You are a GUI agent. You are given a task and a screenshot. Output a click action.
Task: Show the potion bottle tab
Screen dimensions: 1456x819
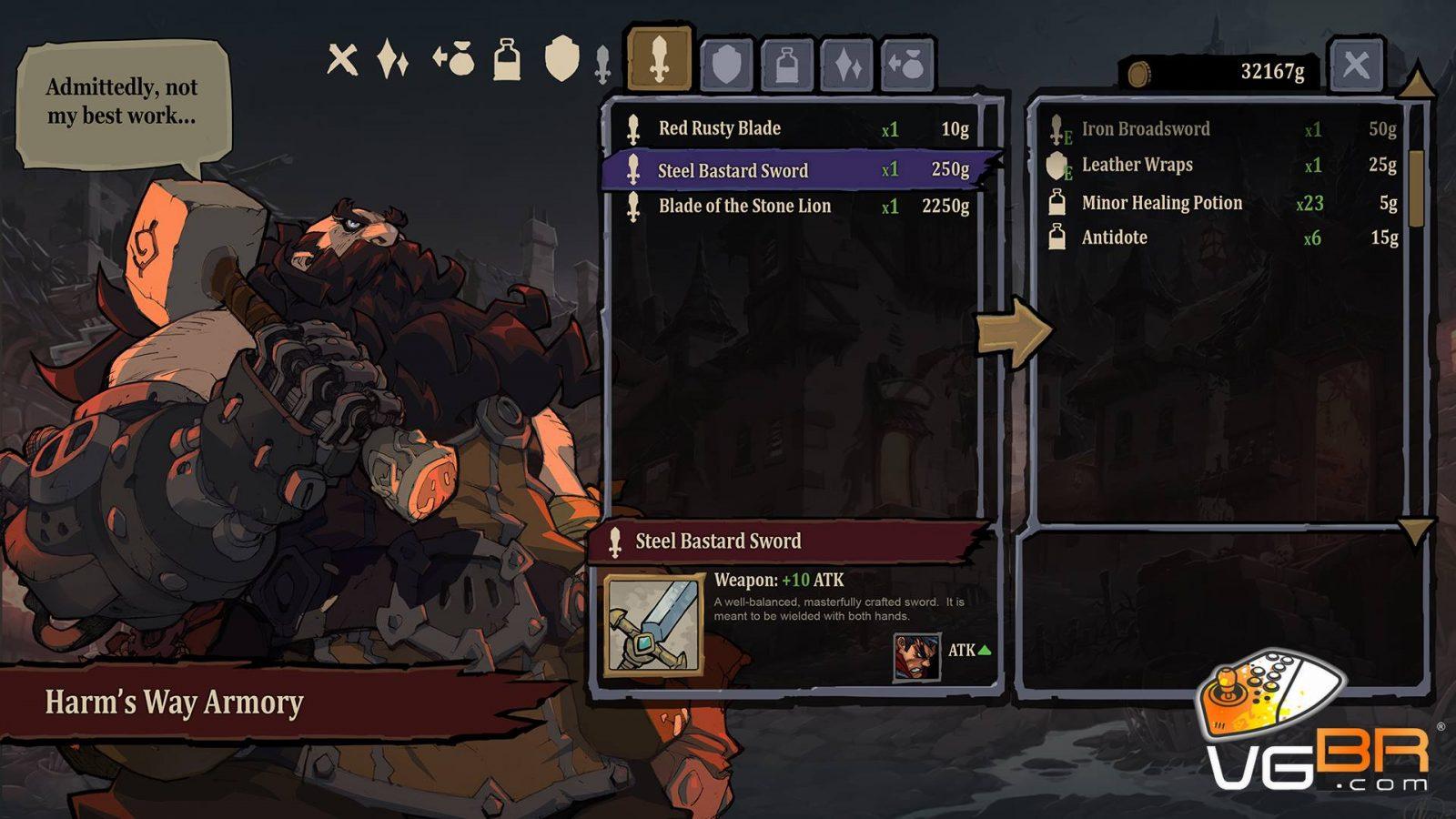tap(787, 65)
